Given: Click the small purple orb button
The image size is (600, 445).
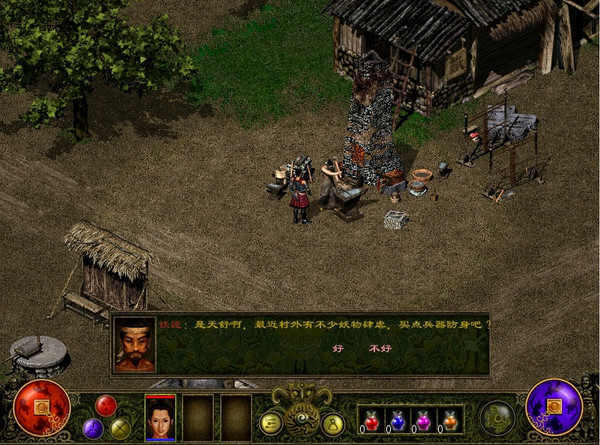Looking at the screenshot, I should coord(93,428).
